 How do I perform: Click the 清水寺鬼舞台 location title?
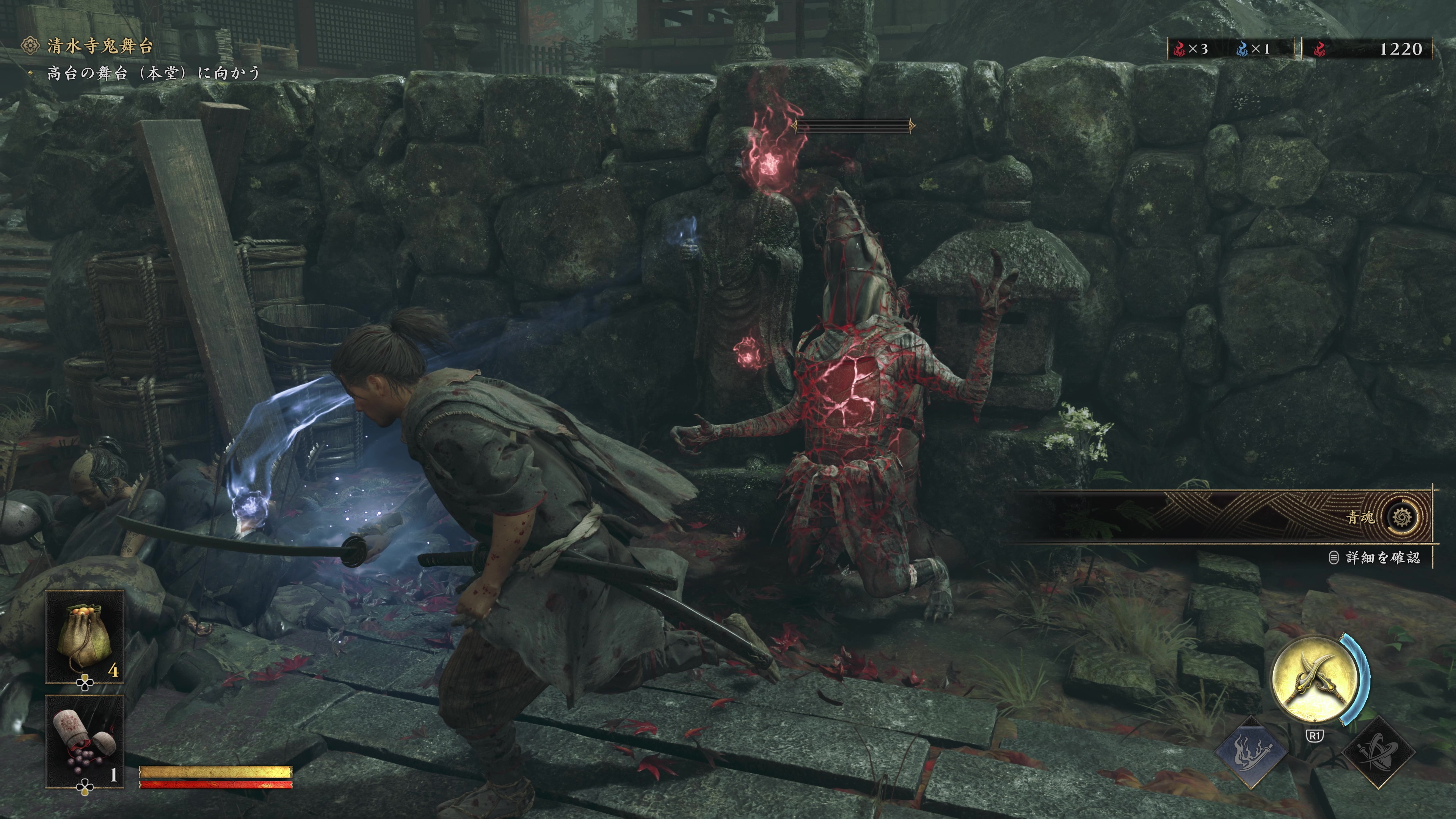99,46
